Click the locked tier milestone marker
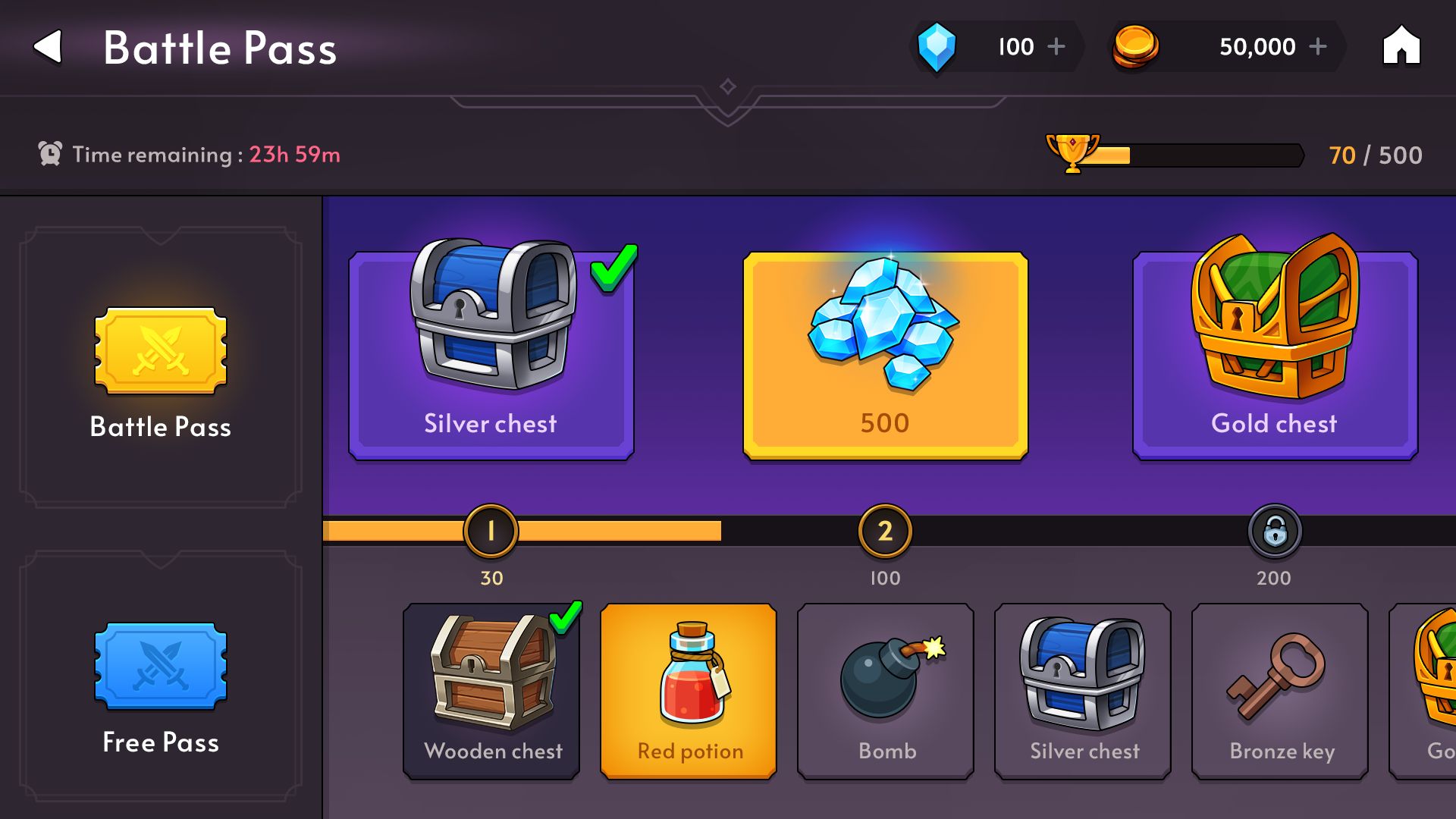The image size is (1456, 819). point(1275,531)
